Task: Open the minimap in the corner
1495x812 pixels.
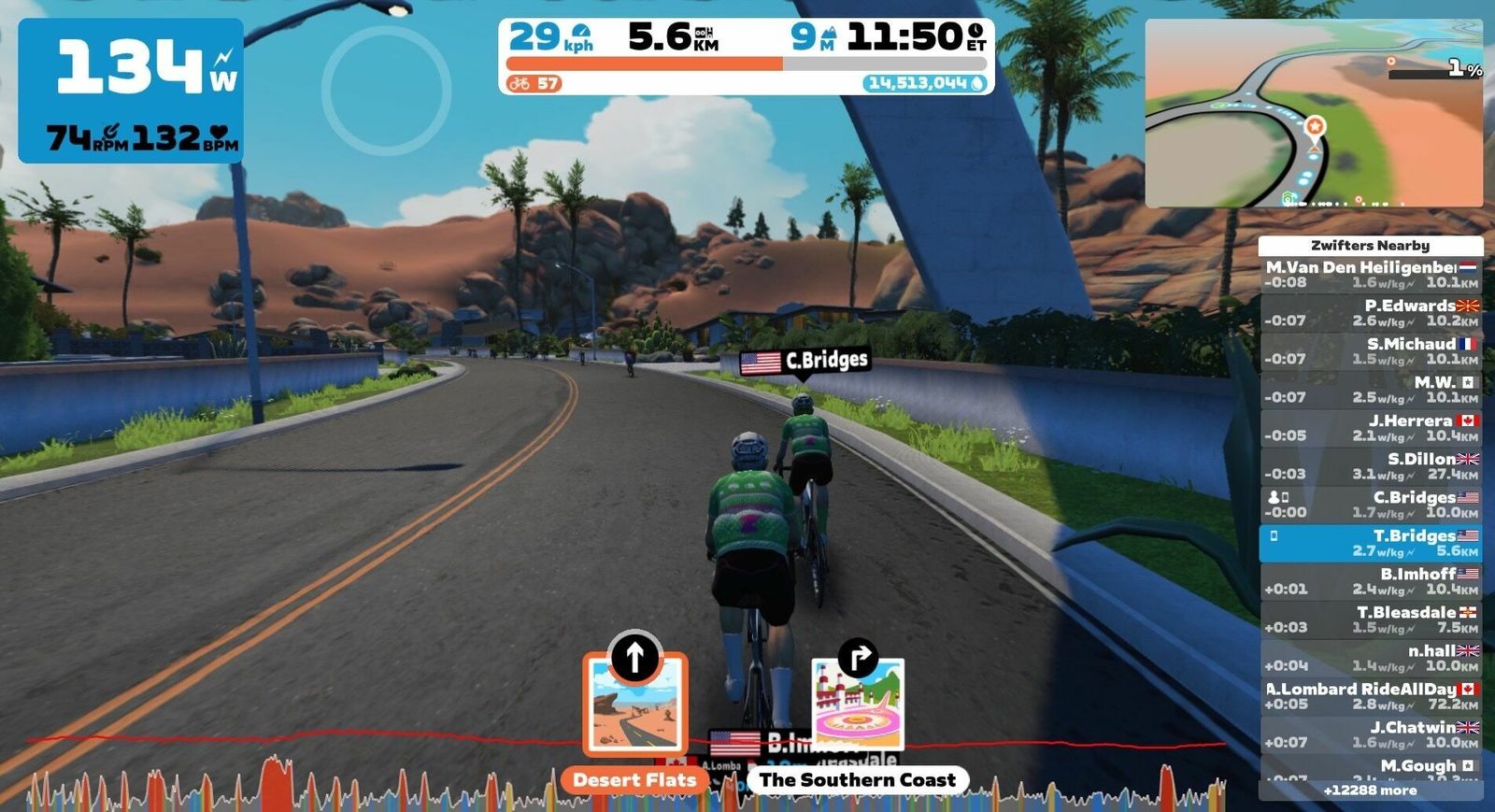Action: (1313, 113)
